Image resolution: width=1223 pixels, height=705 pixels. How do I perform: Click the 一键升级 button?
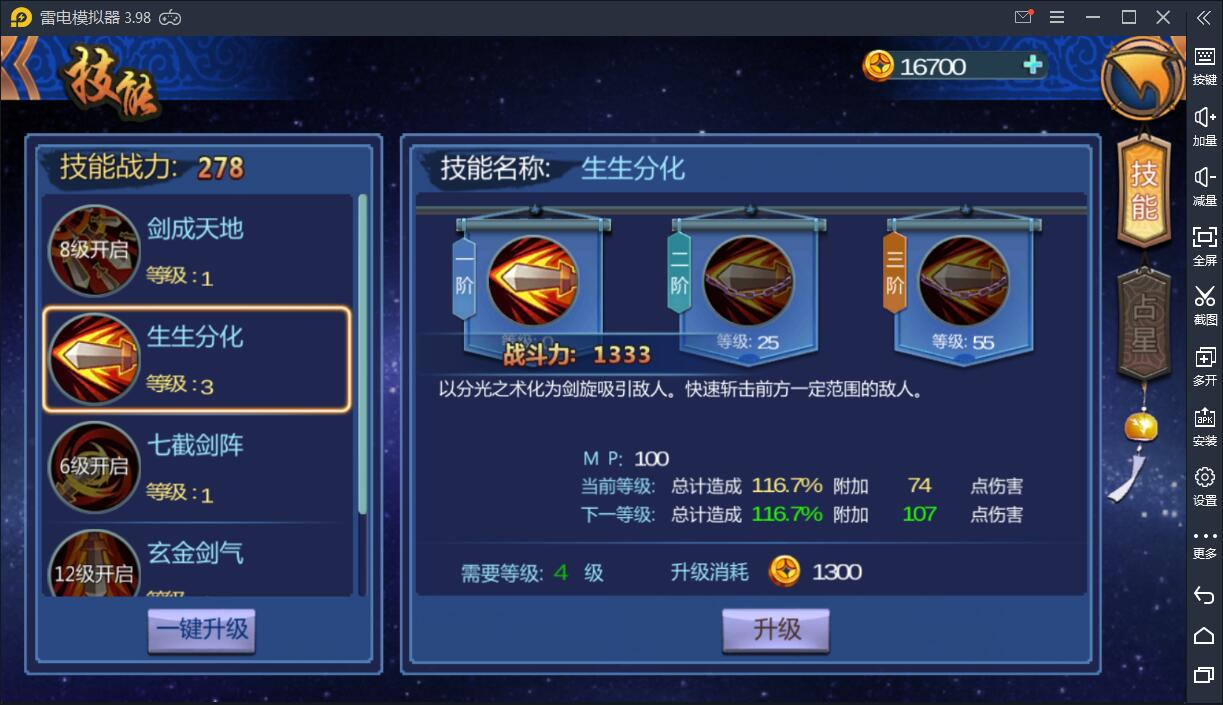pos(202,631)
